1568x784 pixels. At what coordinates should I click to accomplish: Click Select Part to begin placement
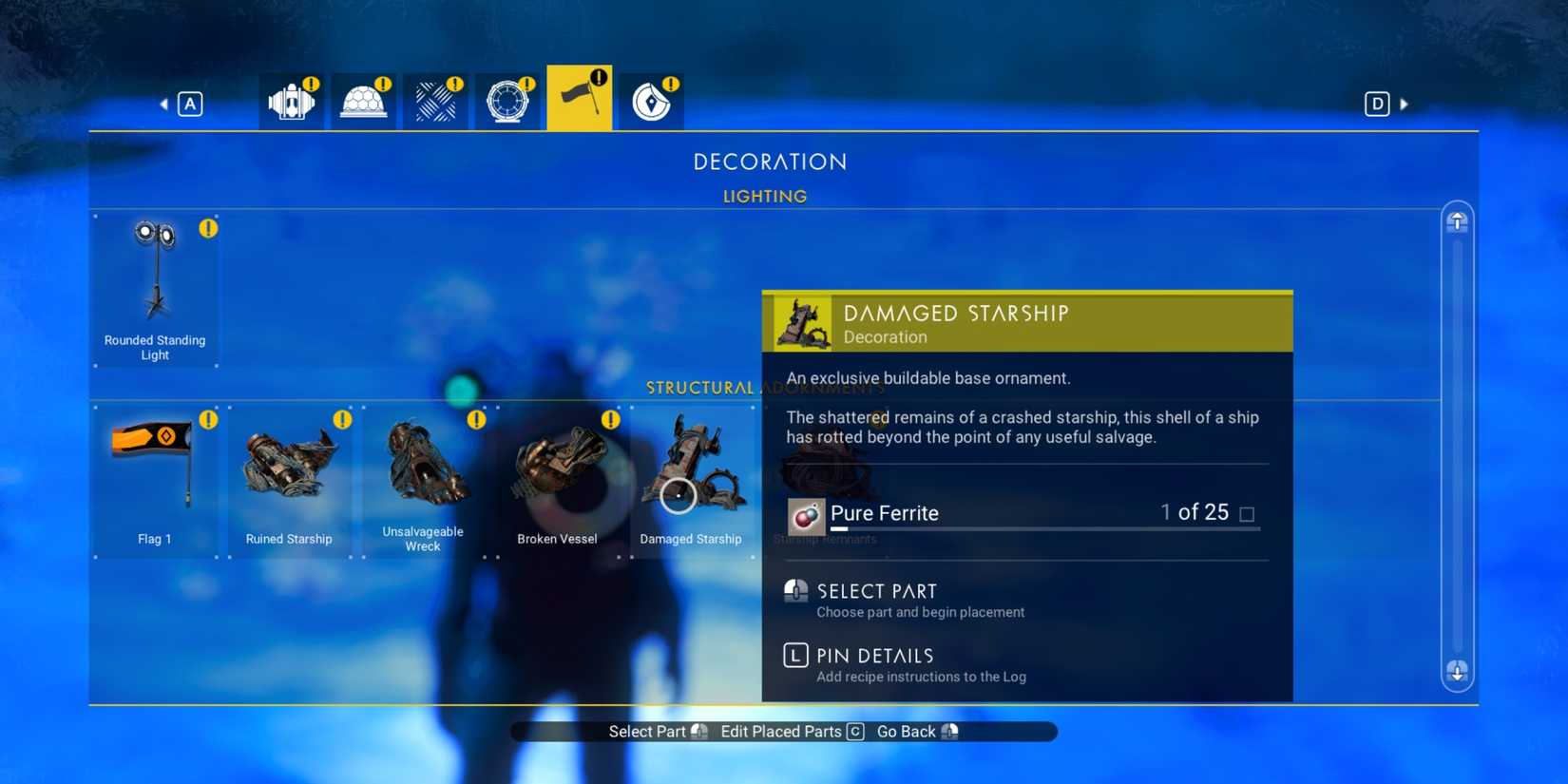coord(876,591)
